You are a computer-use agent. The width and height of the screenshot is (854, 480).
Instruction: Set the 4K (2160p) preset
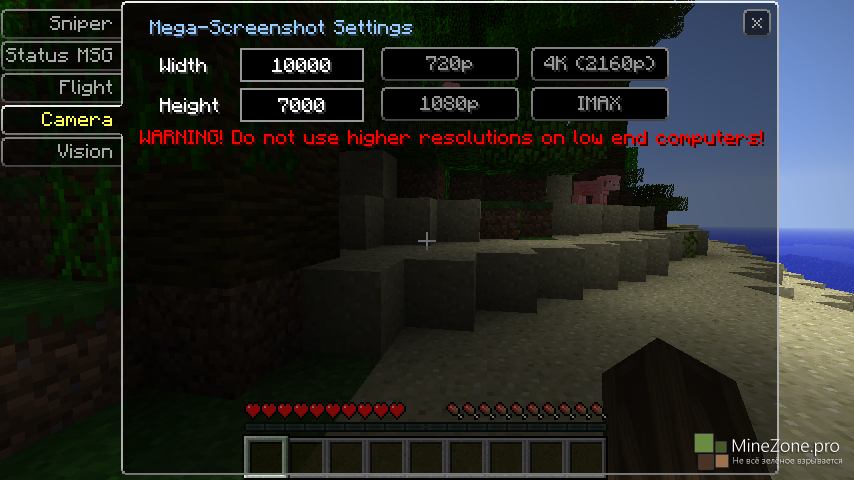(x=600, y=65)
